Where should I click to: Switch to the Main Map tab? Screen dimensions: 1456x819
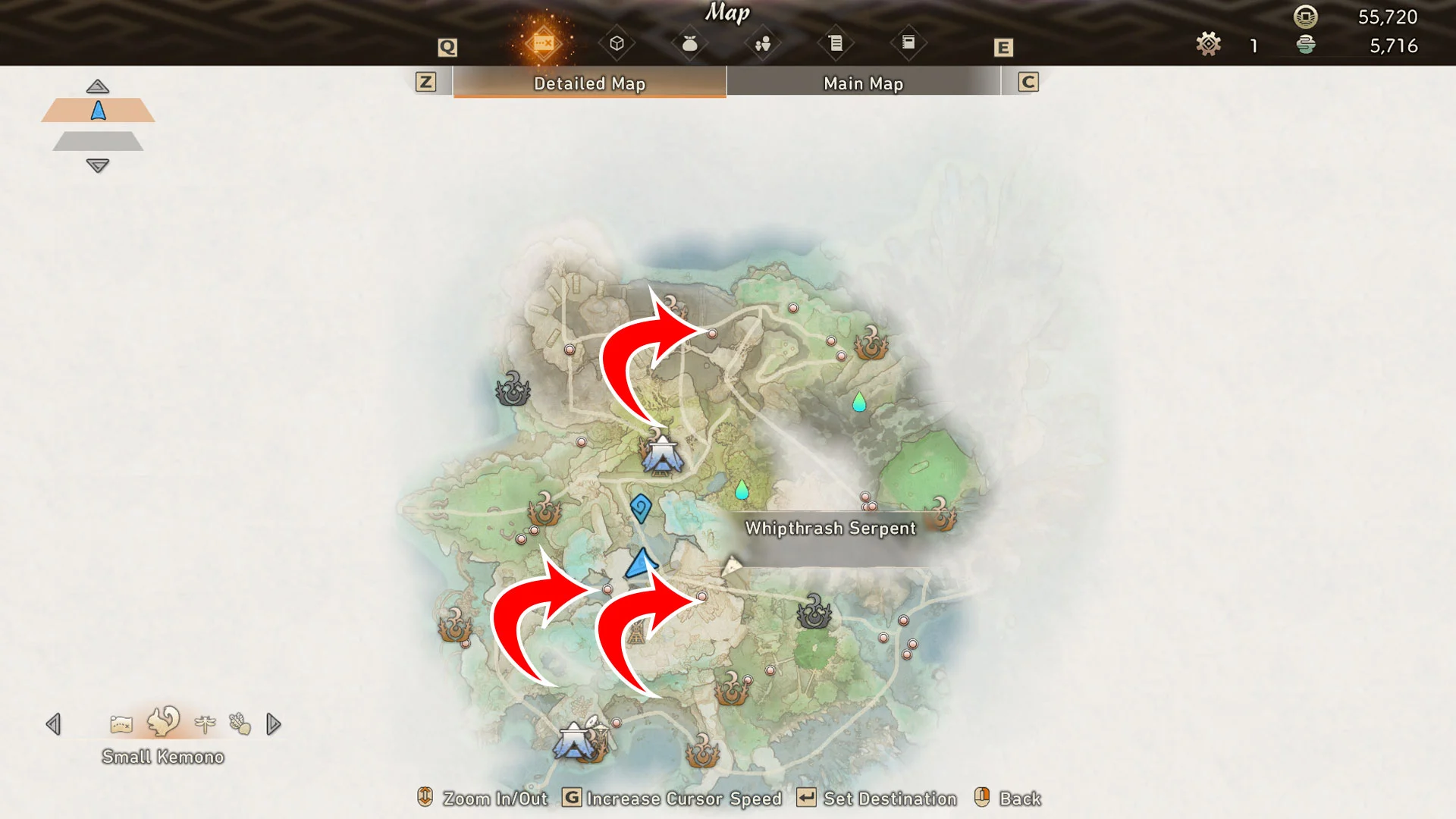pos(863,83)
